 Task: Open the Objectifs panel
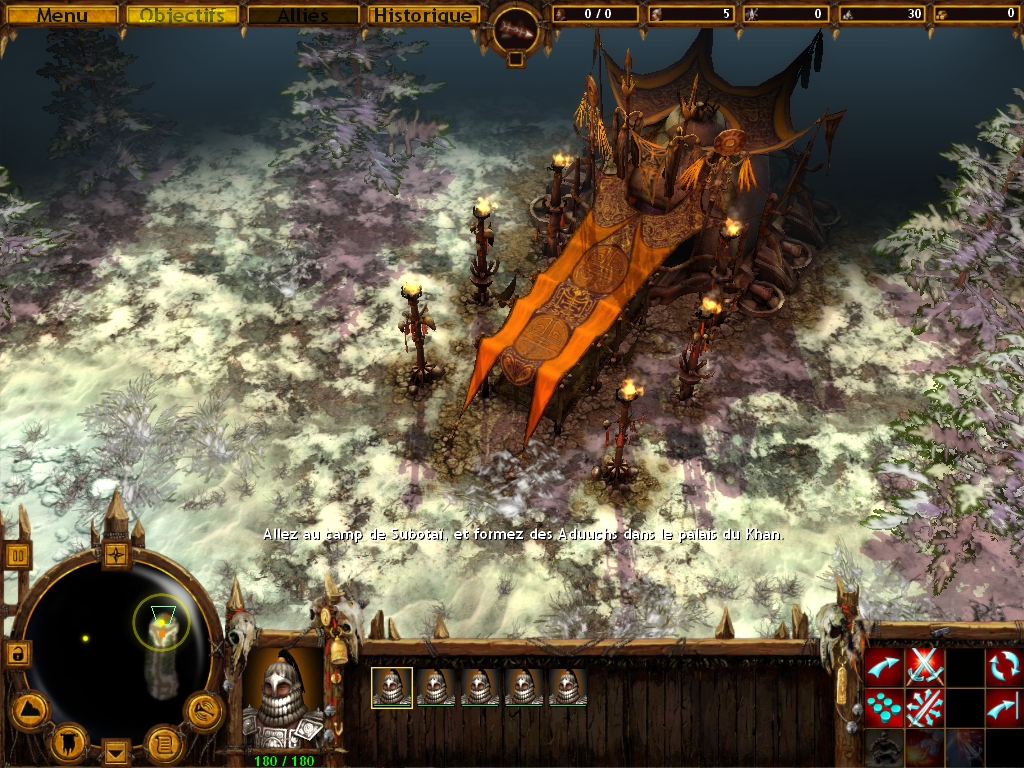182,15
